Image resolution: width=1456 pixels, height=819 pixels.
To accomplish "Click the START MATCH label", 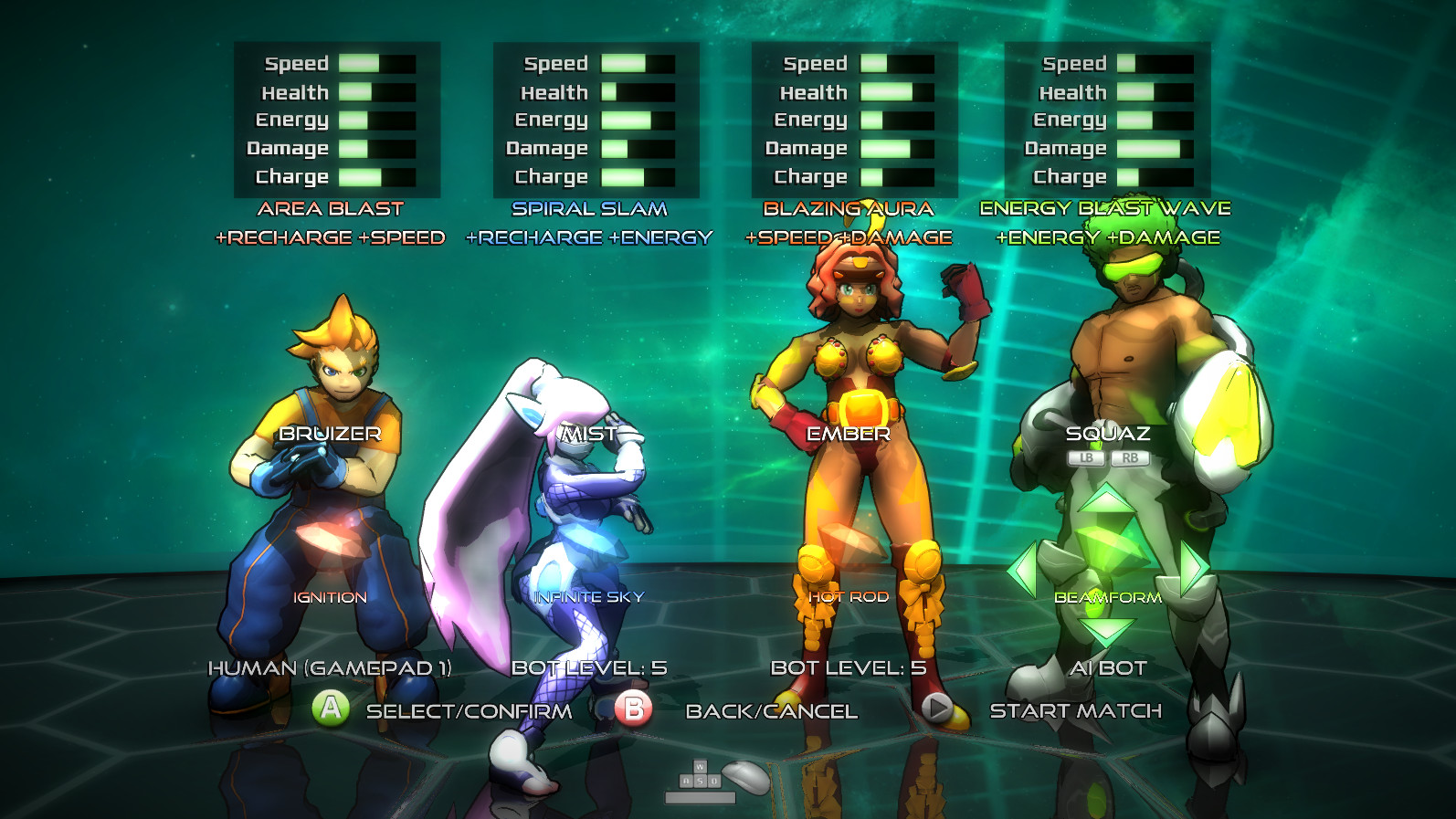I will coord(1074,709).
